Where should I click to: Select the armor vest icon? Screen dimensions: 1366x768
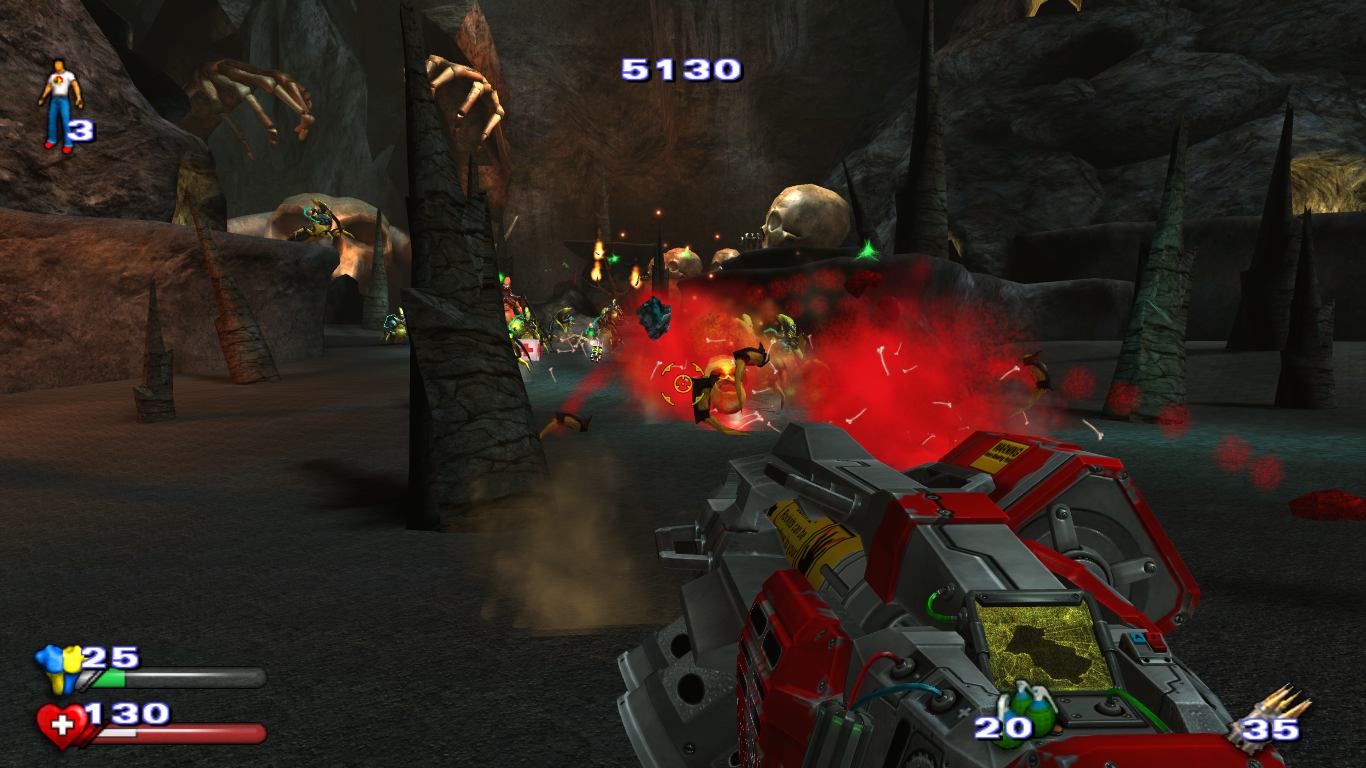[59, 669]
